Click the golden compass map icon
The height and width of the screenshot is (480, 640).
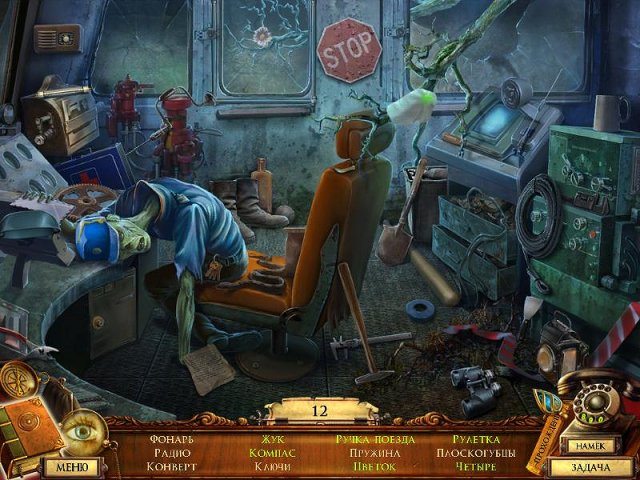20,381
